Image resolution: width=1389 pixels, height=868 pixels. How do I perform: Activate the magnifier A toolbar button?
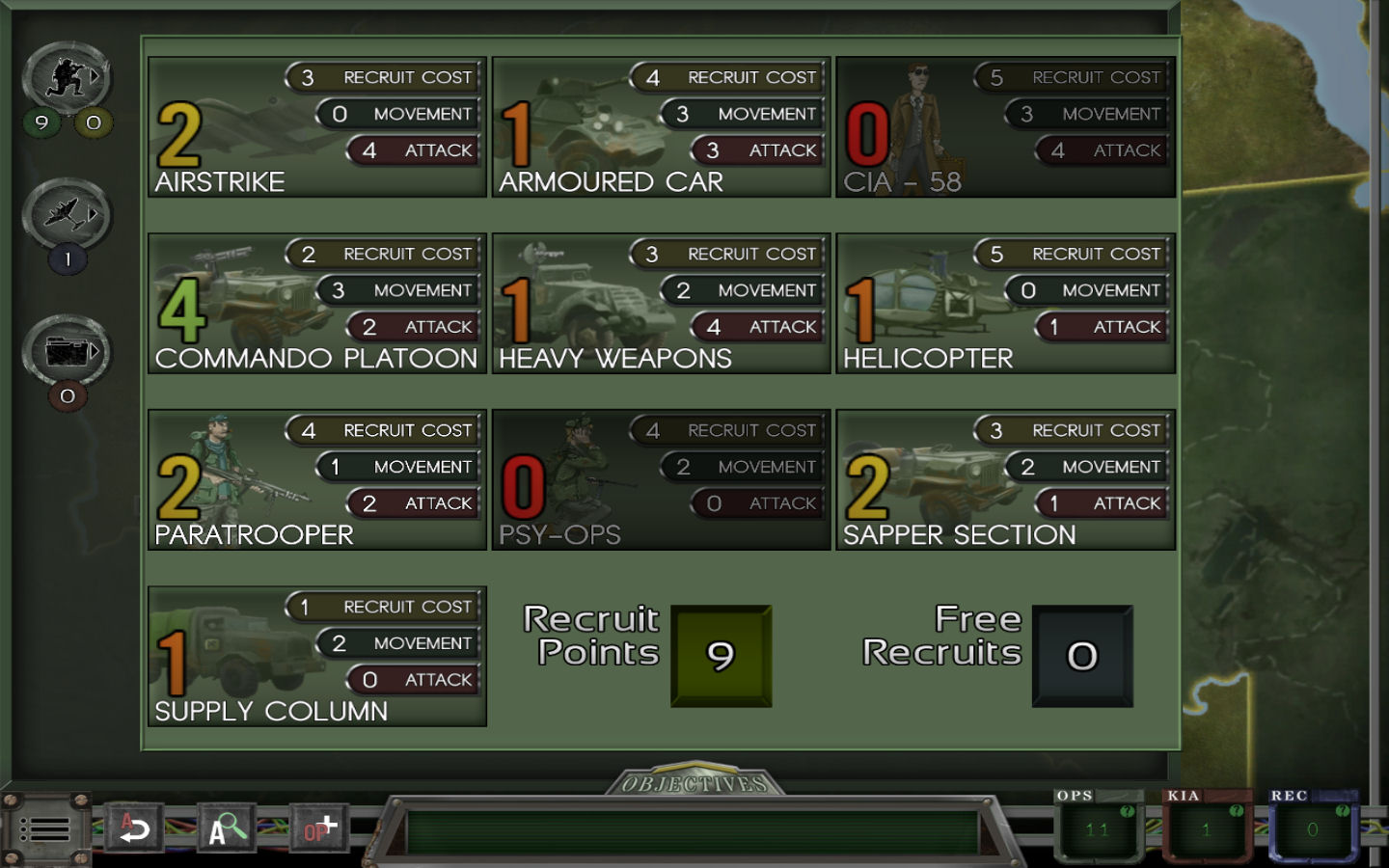(x=227, y=828)
